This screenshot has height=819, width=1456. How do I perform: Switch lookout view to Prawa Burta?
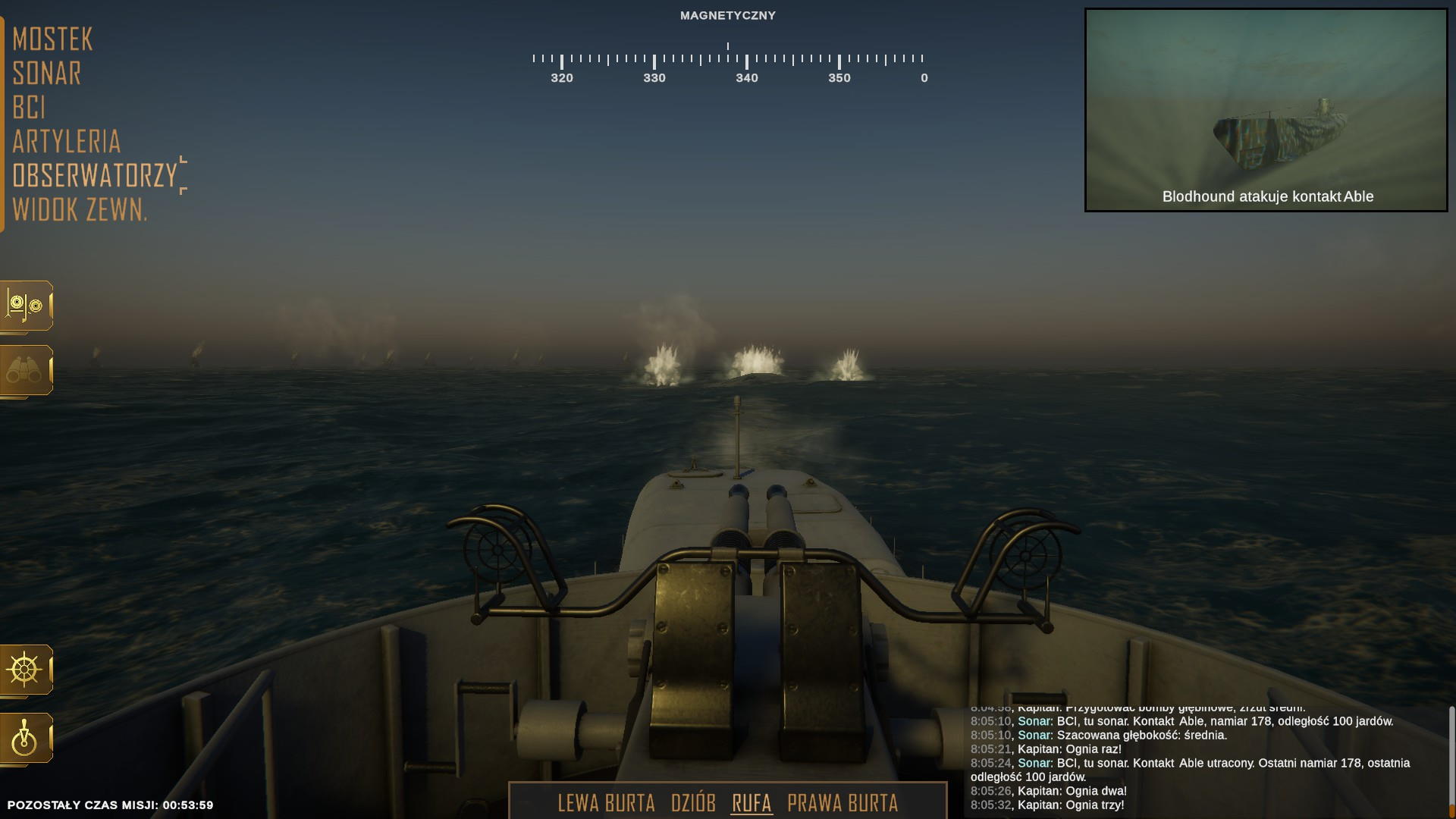pos(843,803)
